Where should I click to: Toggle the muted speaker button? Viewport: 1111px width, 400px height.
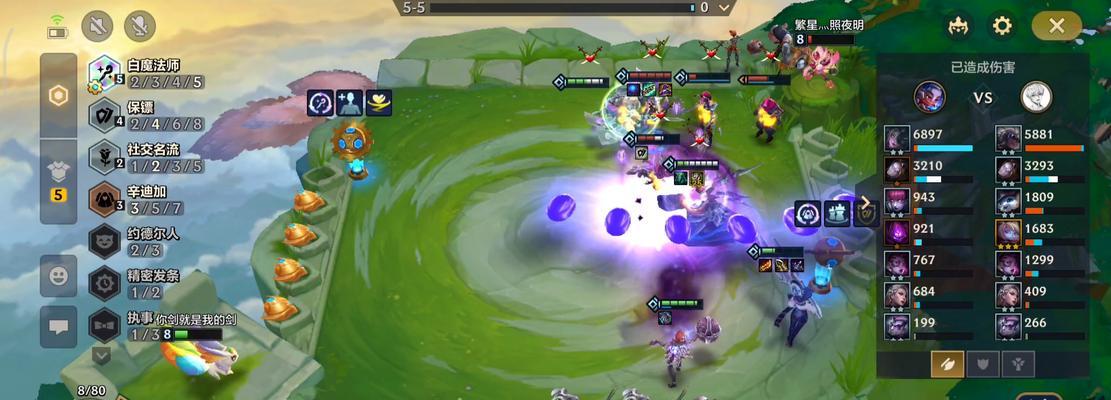[x=98, y=26]
